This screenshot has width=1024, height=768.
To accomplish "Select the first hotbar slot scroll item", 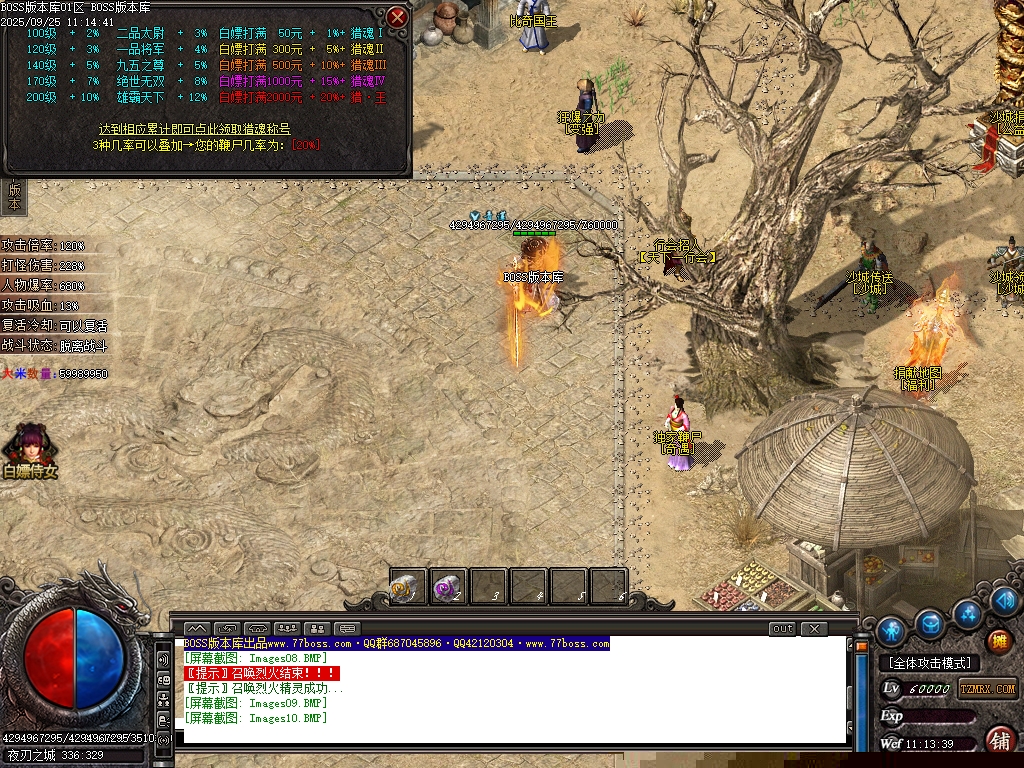I will 408,588.
